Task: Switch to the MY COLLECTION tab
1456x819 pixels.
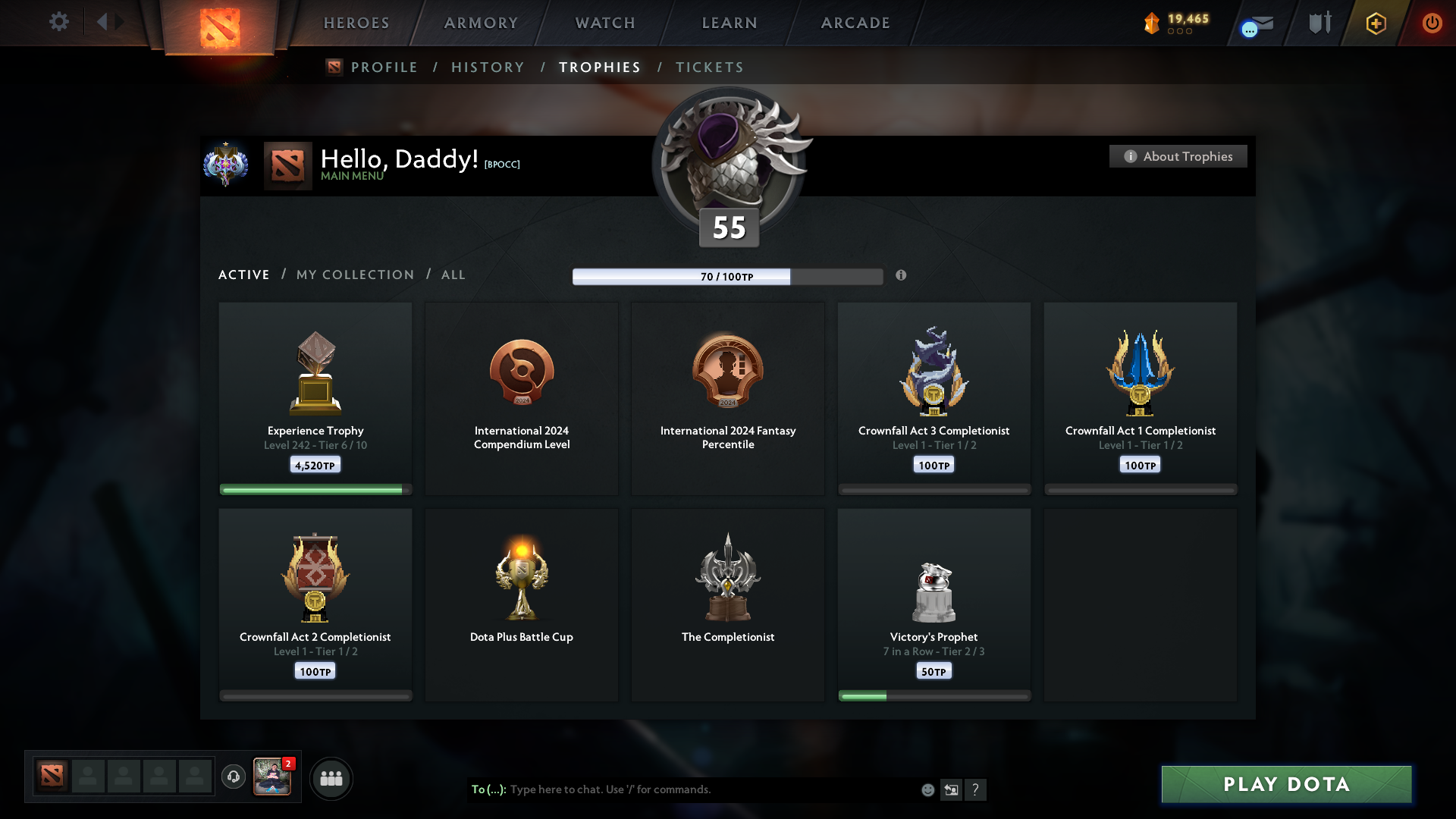Action: pyautogui.click(x=354, y=275)
